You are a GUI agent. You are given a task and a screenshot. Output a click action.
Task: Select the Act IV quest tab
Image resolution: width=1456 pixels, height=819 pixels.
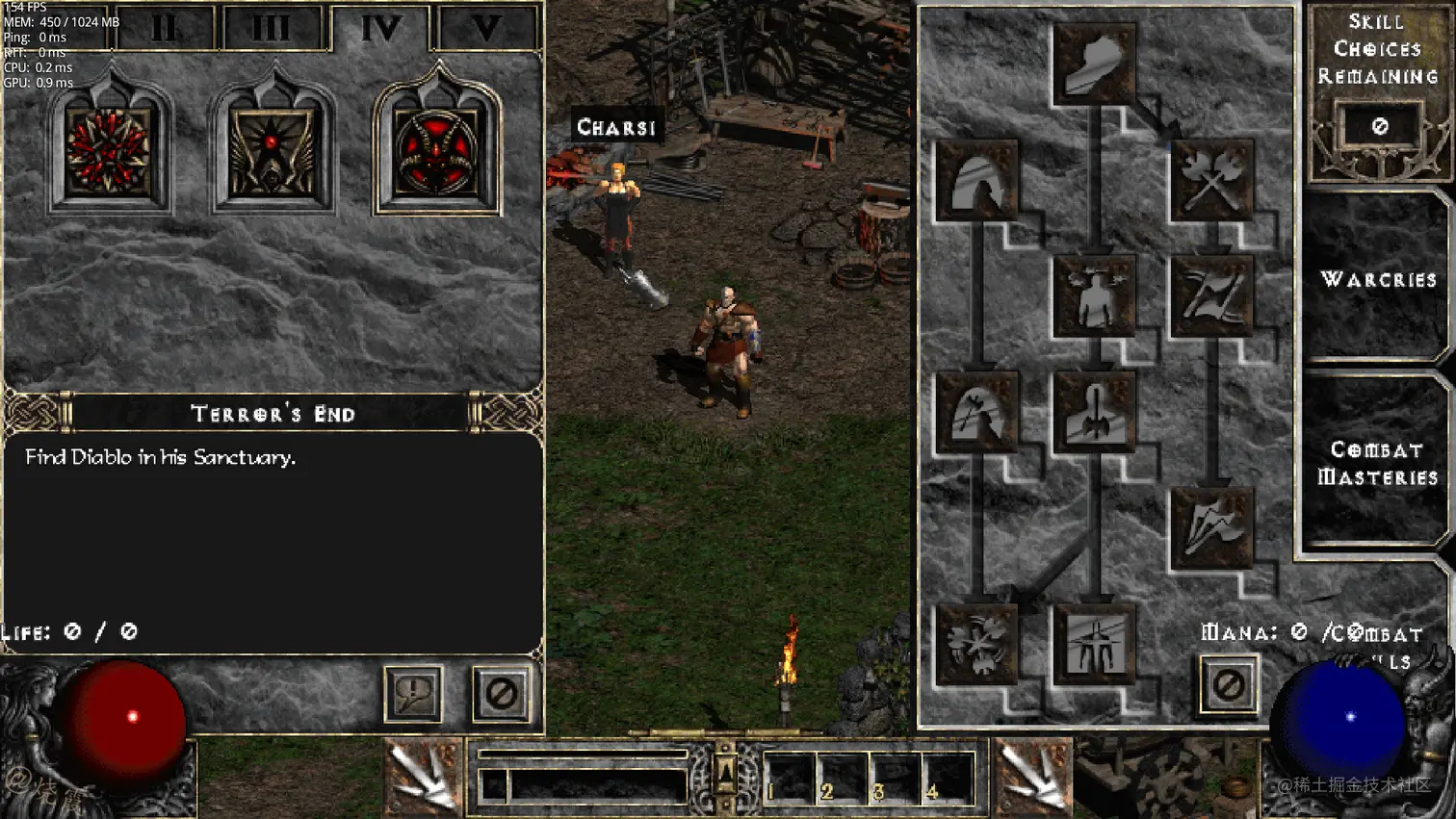pos(381,29)
